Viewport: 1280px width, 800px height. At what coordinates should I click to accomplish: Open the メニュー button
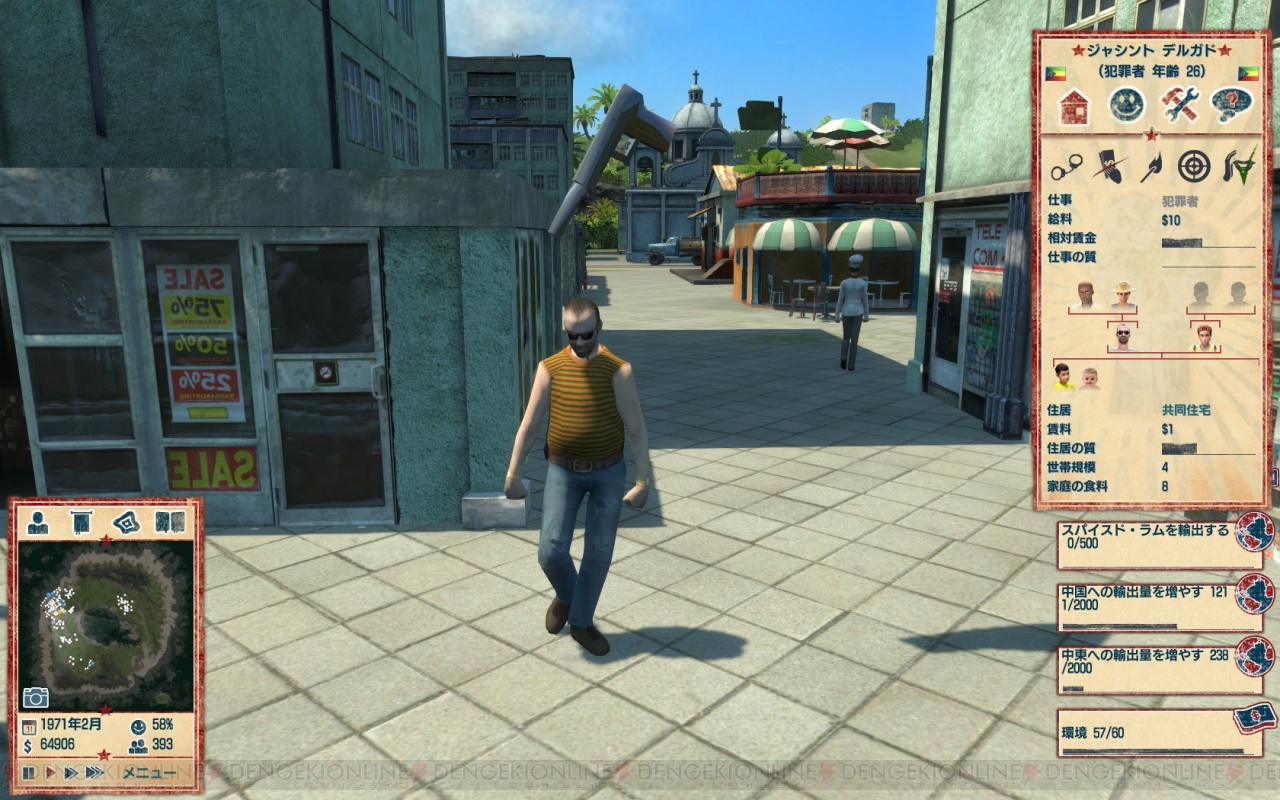pos(149,773)
